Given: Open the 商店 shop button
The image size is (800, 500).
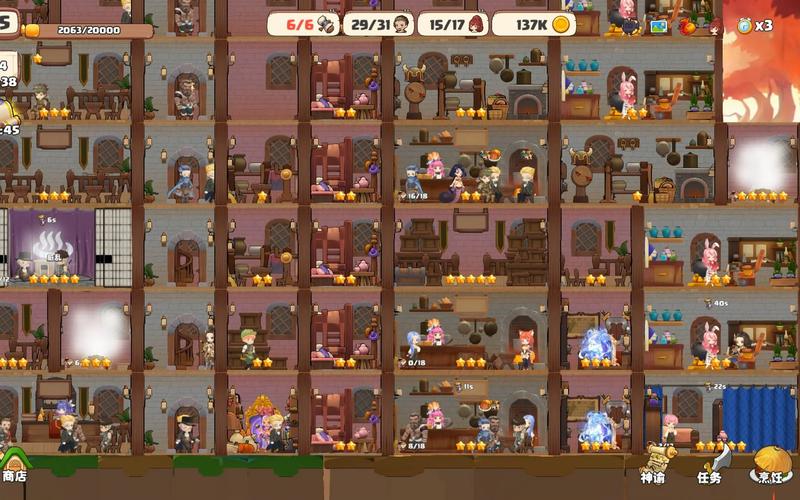Looking at the screenshot, I should 14,466.
